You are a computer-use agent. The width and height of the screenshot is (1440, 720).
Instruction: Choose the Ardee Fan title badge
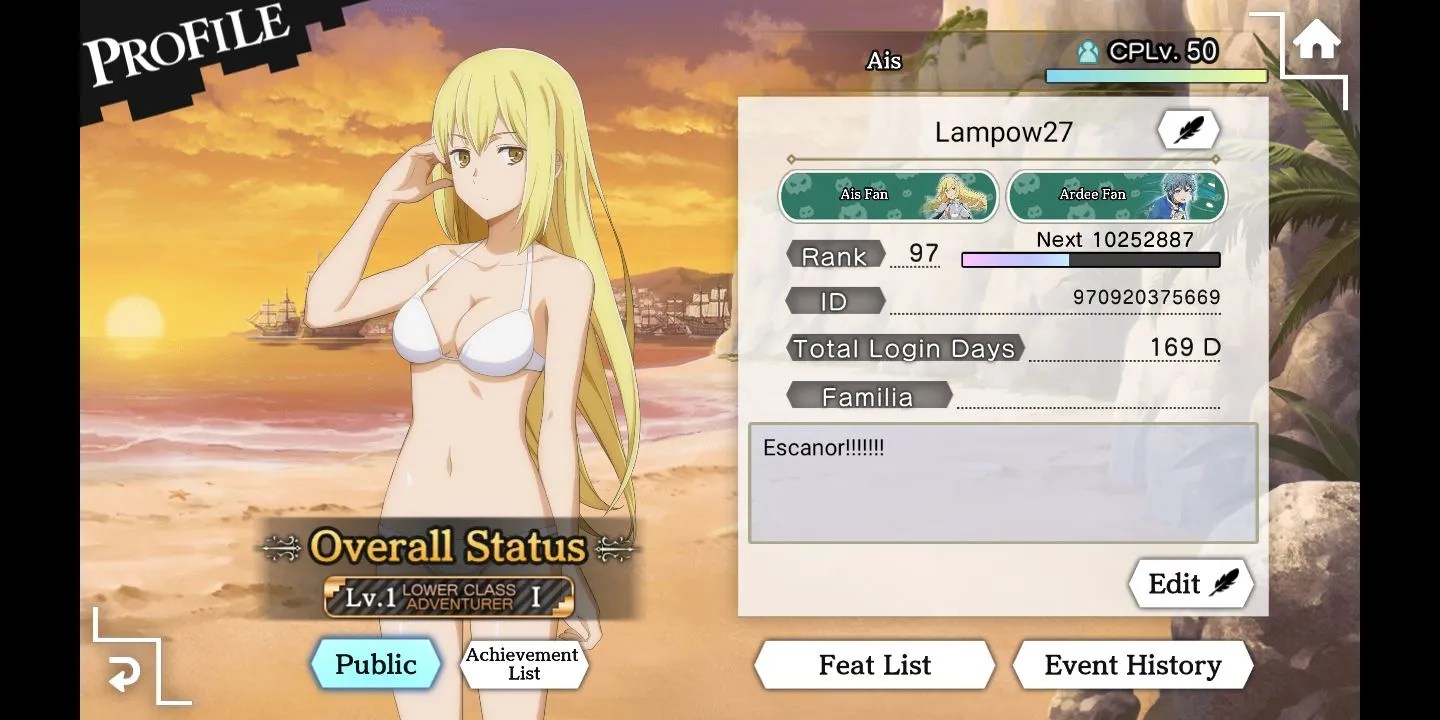click(x=1116, y=195)
